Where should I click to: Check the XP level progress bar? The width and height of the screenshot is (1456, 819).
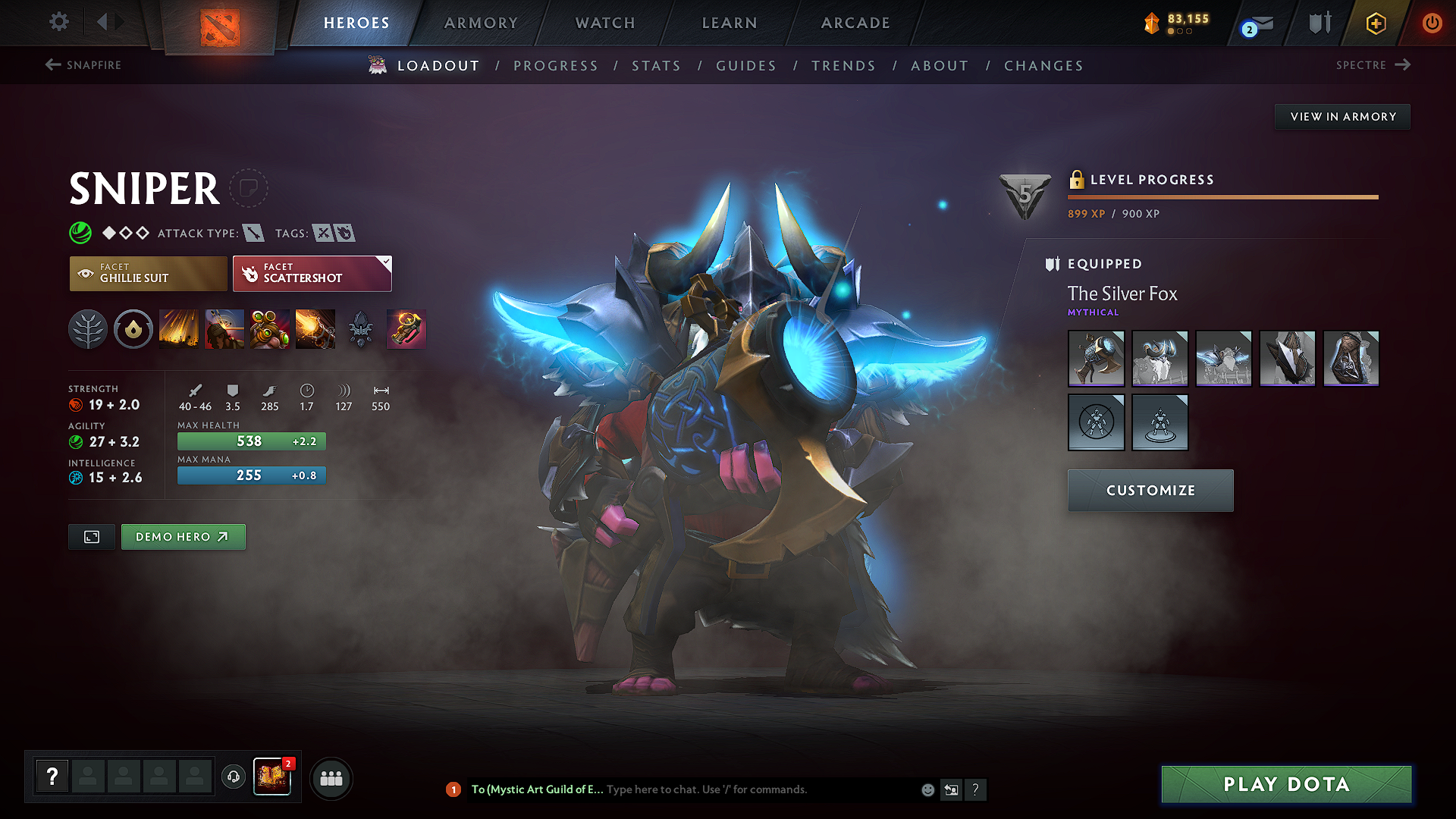[1222, 197]
